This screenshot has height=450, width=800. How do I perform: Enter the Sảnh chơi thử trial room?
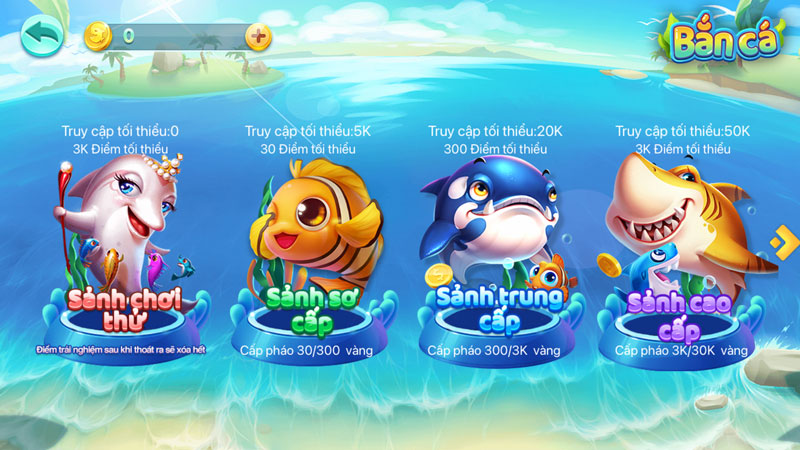120,260
